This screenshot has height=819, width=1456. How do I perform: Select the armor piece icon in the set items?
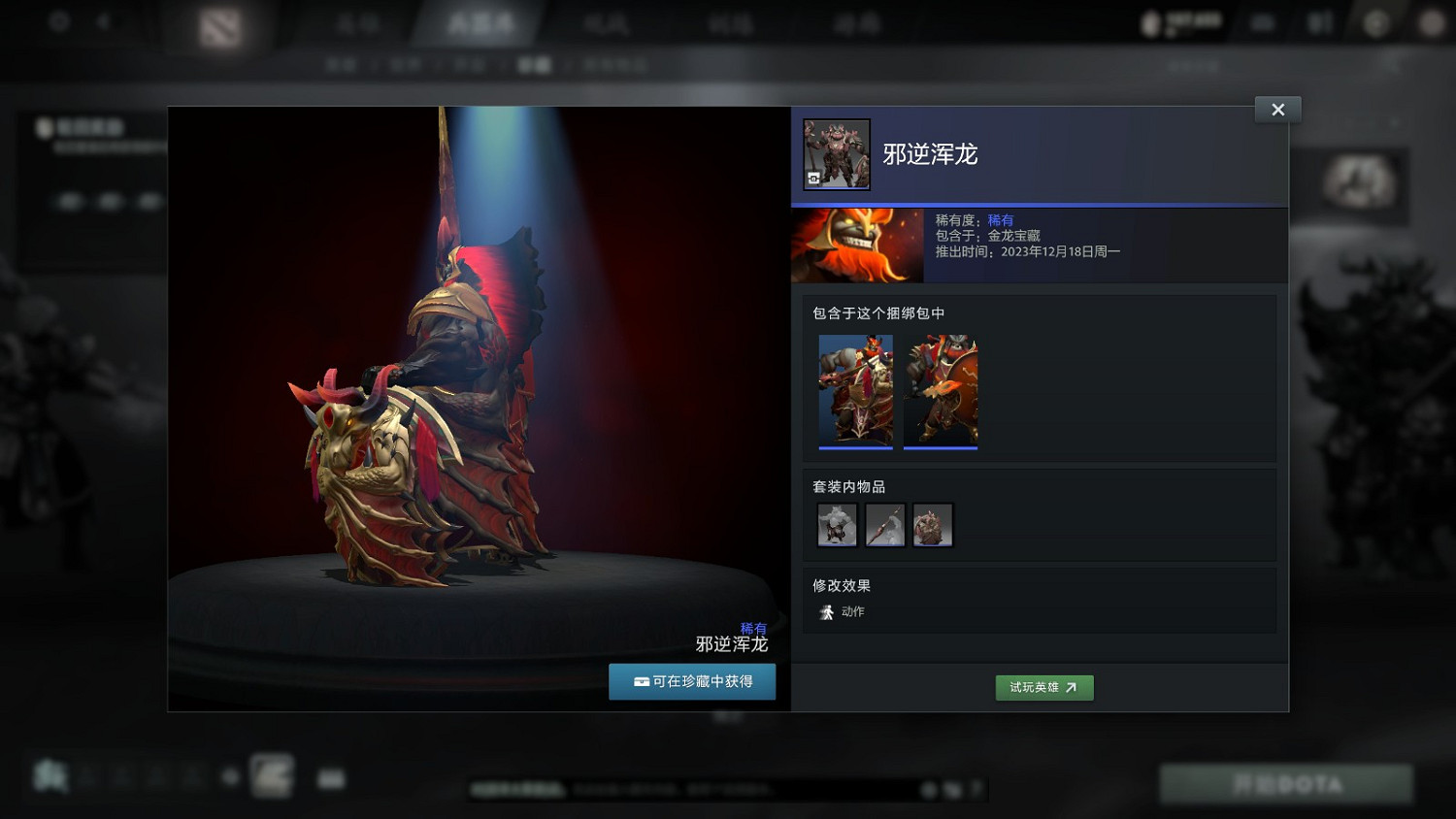point(933,525)
